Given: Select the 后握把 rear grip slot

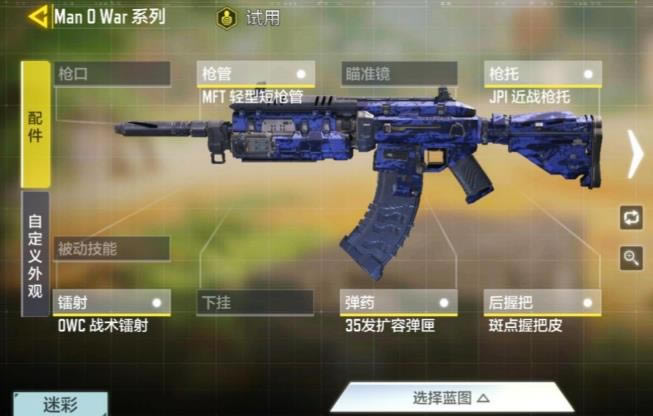Looking at the screenshot, I should click(x=543, y=302).
